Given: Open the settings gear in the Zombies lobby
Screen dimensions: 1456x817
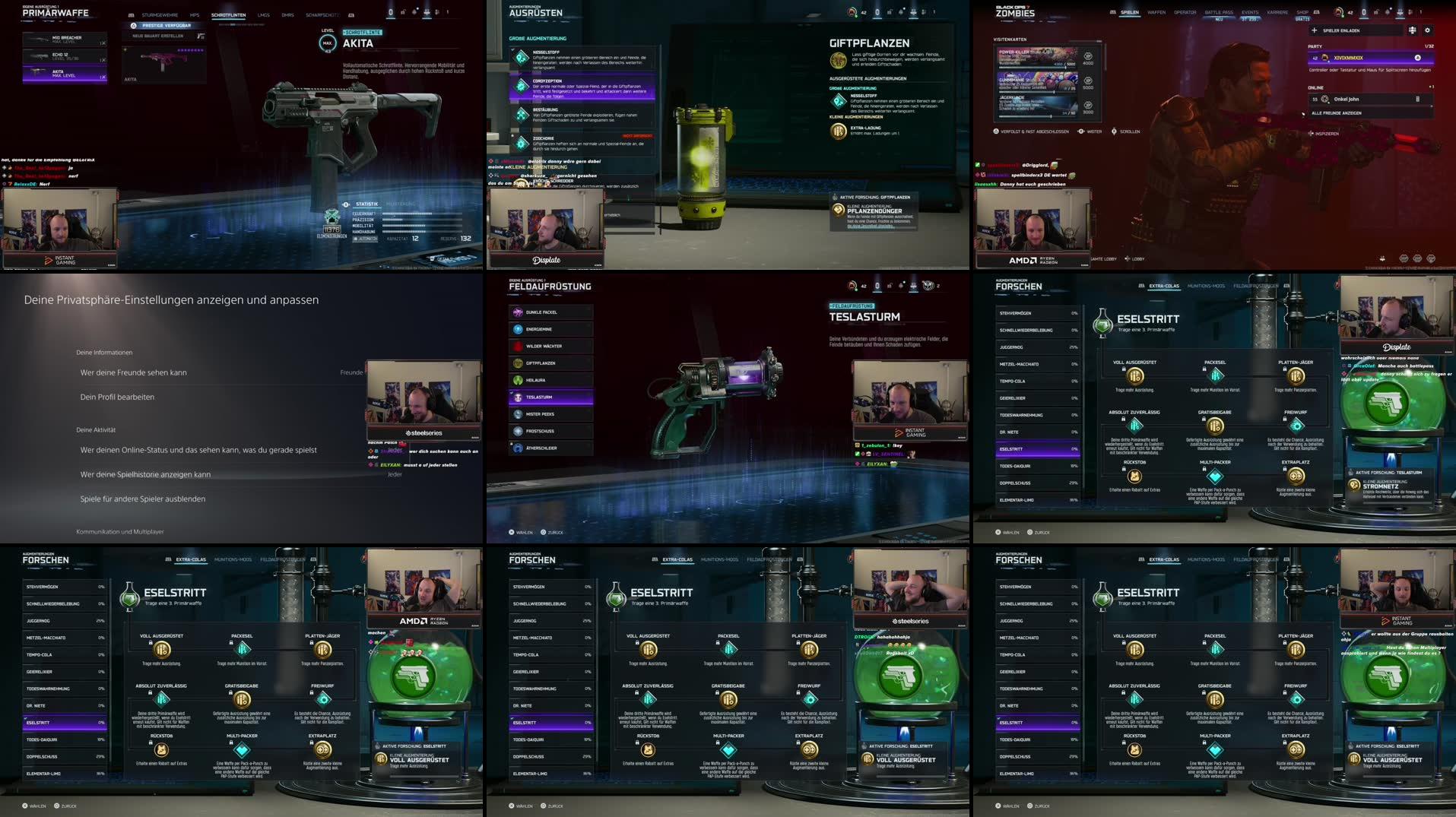Looking at the screenshot, I should click(1429, 29).
